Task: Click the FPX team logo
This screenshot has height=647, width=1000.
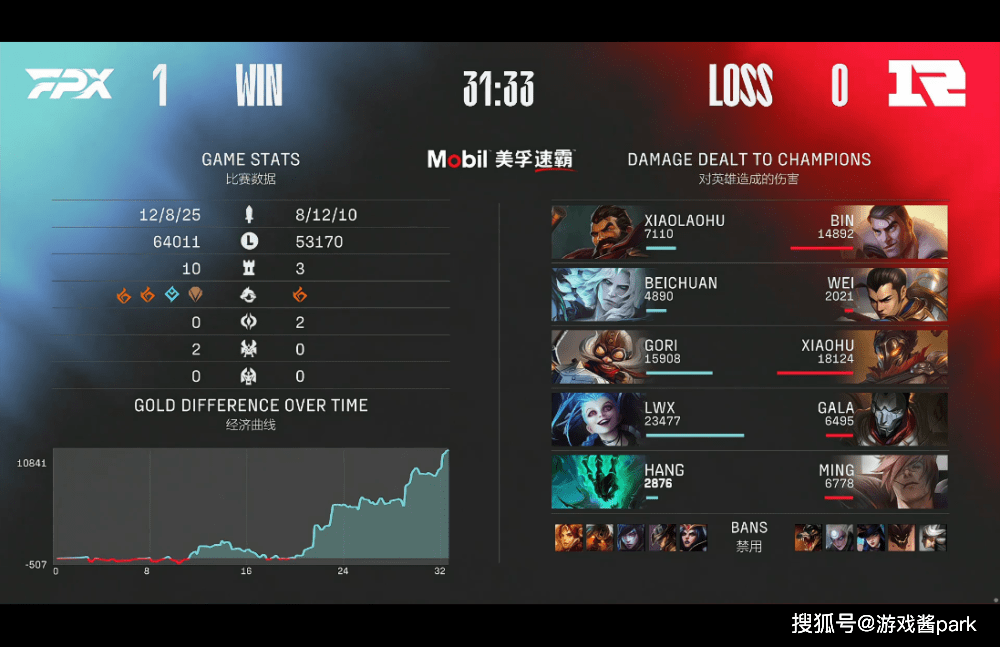Action: (69, 84)
